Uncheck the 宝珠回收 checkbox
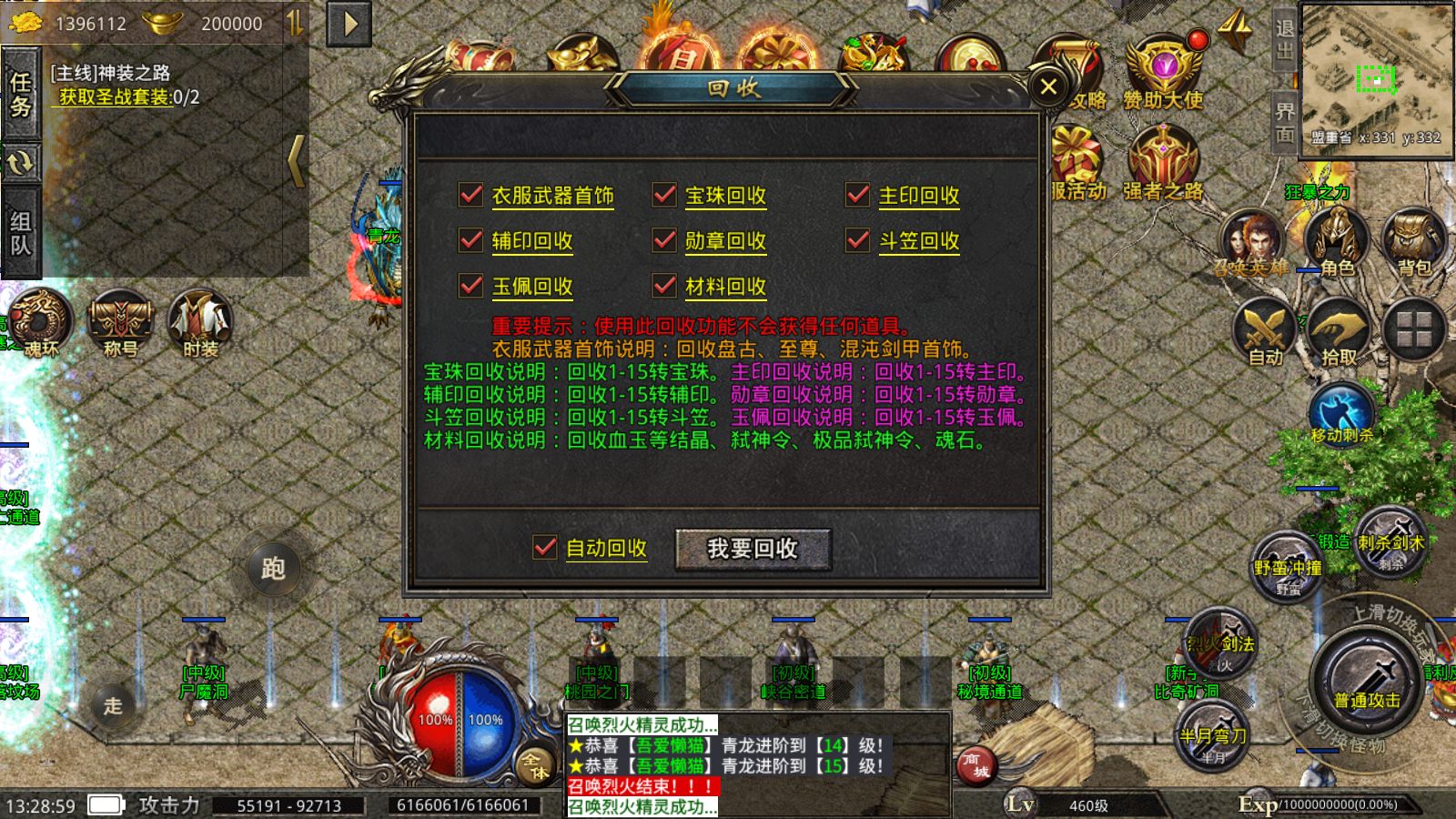This screenshot has height=819, width=1456. [x=663, y=195]
